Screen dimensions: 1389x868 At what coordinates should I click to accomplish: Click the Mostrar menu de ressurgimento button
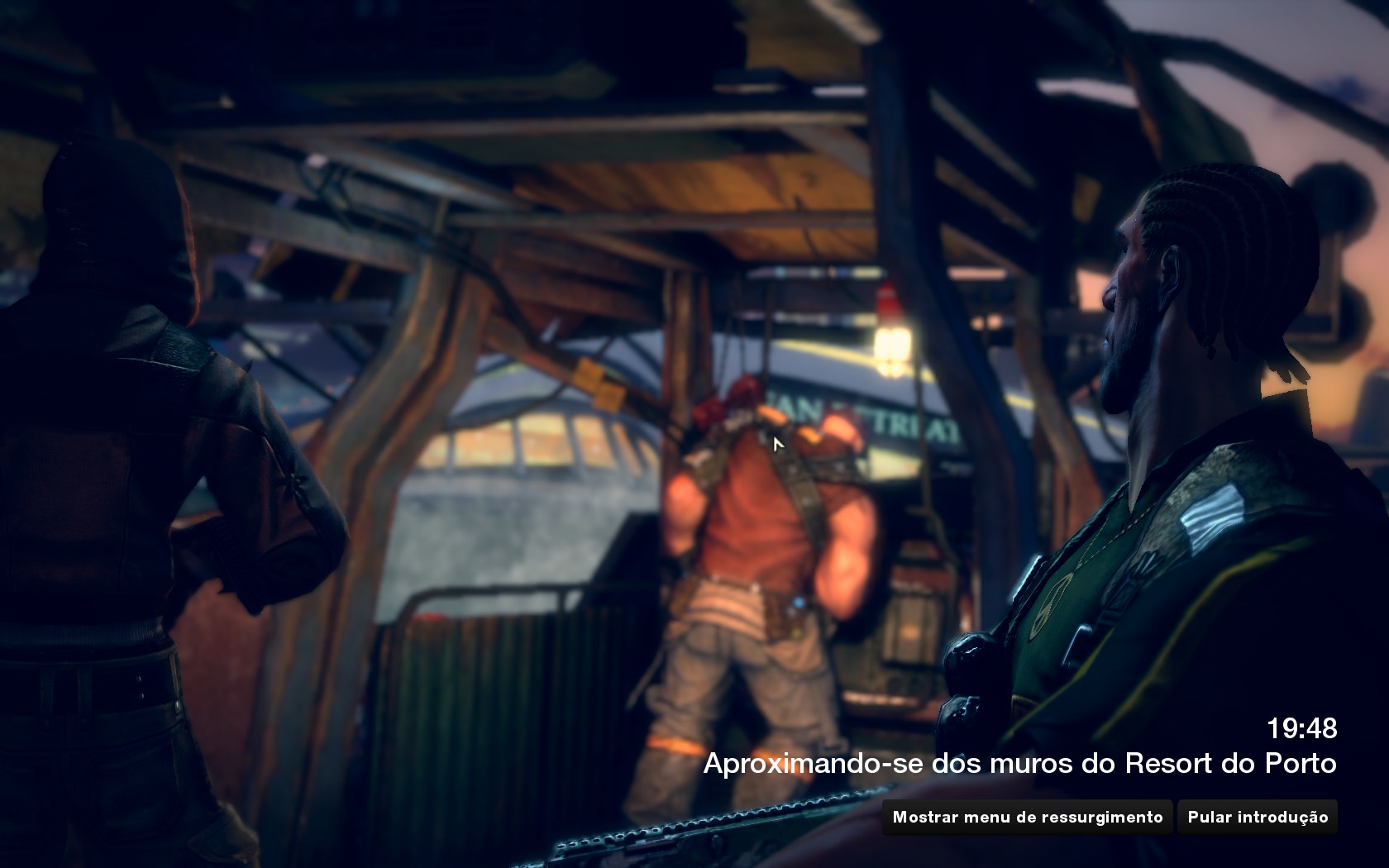1028,817
